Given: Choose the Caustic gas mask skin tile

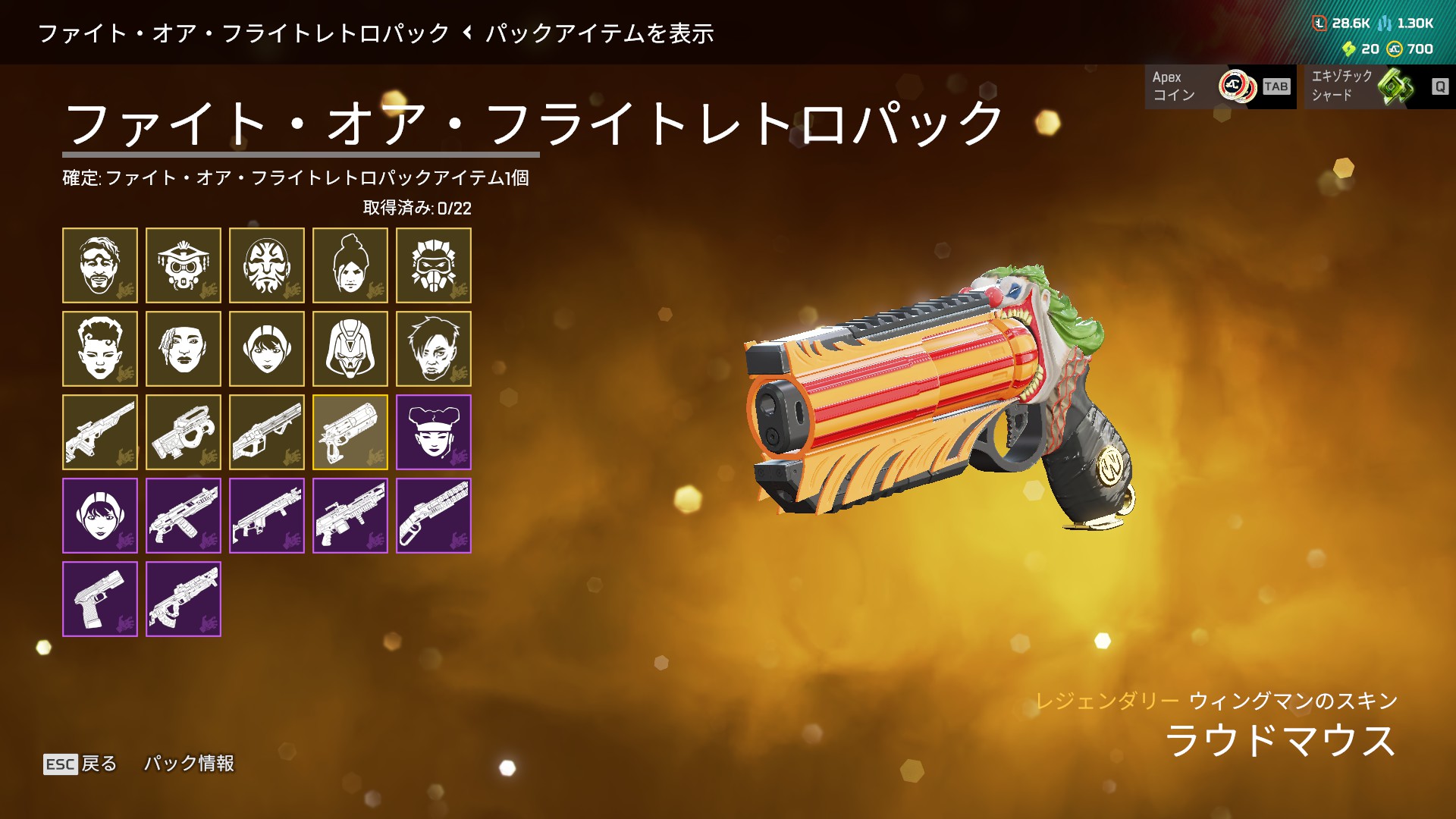Looking at the screenshot, I should pyautogui.click(x=433, y=265).
